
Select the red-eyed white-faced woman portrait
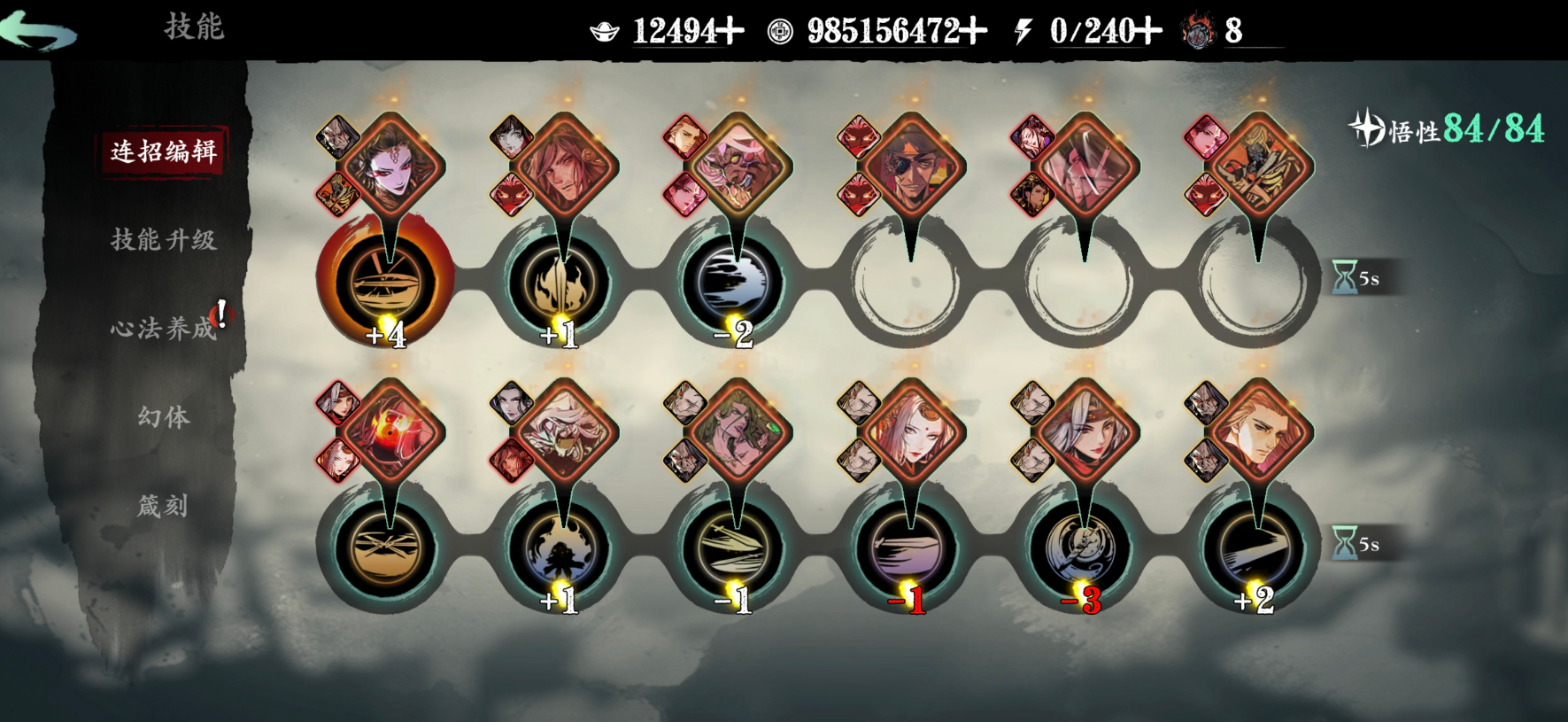[390, 166]
